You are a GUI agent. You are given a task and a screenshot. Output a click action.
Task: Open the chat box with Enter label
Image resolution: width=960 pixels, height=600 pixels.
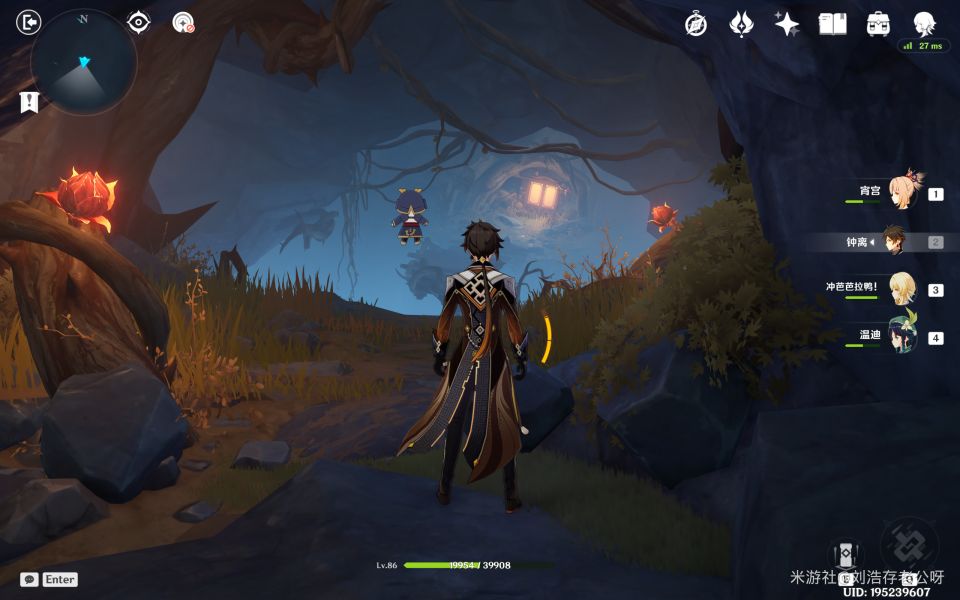(x=50, y=579)
